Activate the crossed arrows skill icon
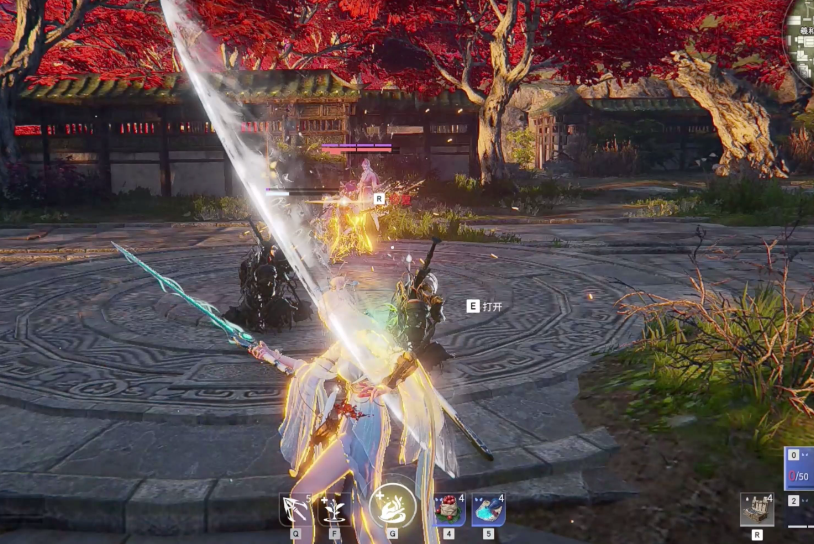Image resolution: width=814 pixels, height=544 pixels. (295, 509)
